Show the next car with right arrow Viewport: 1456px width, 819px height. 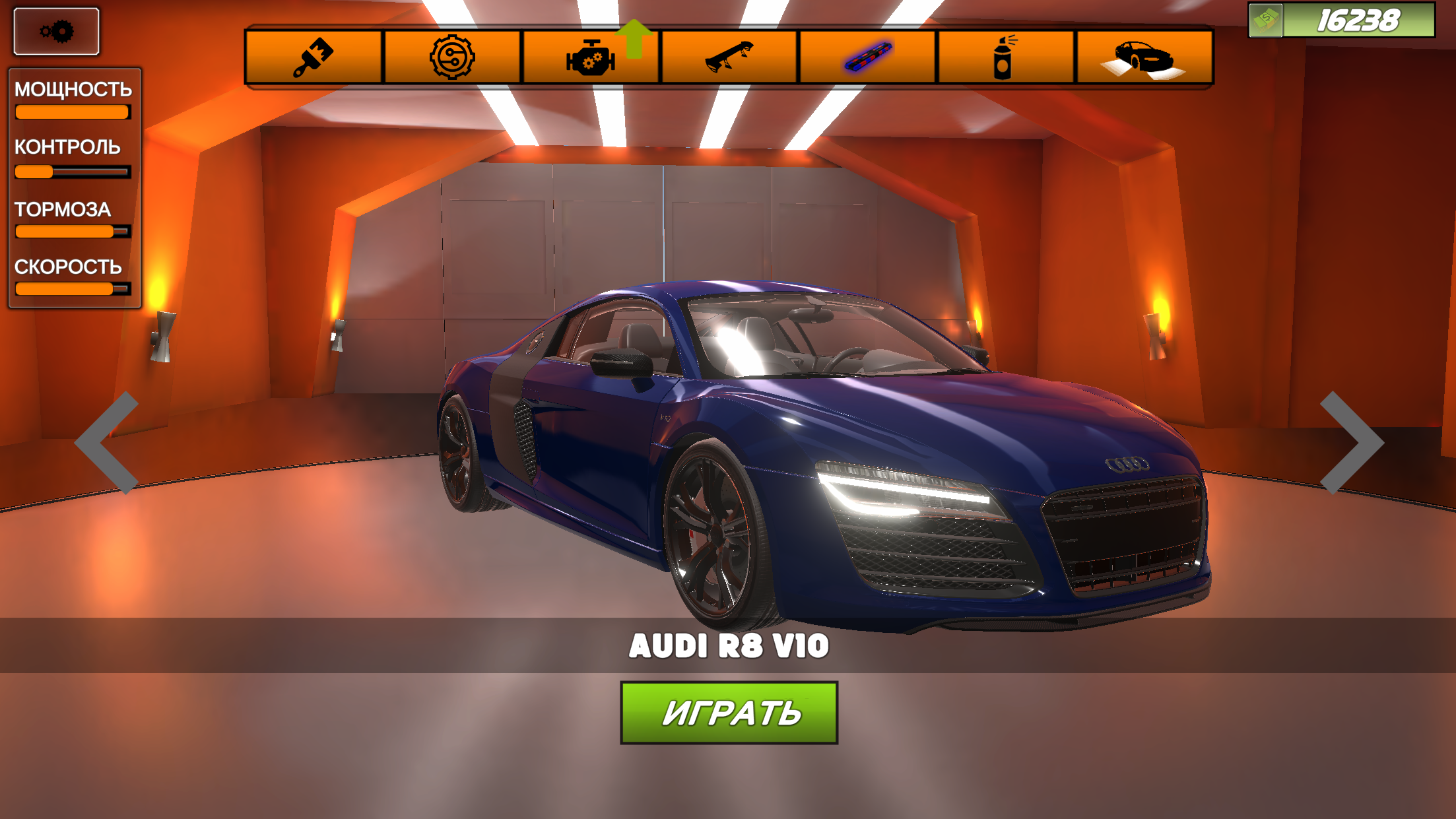coord(1350,442)
